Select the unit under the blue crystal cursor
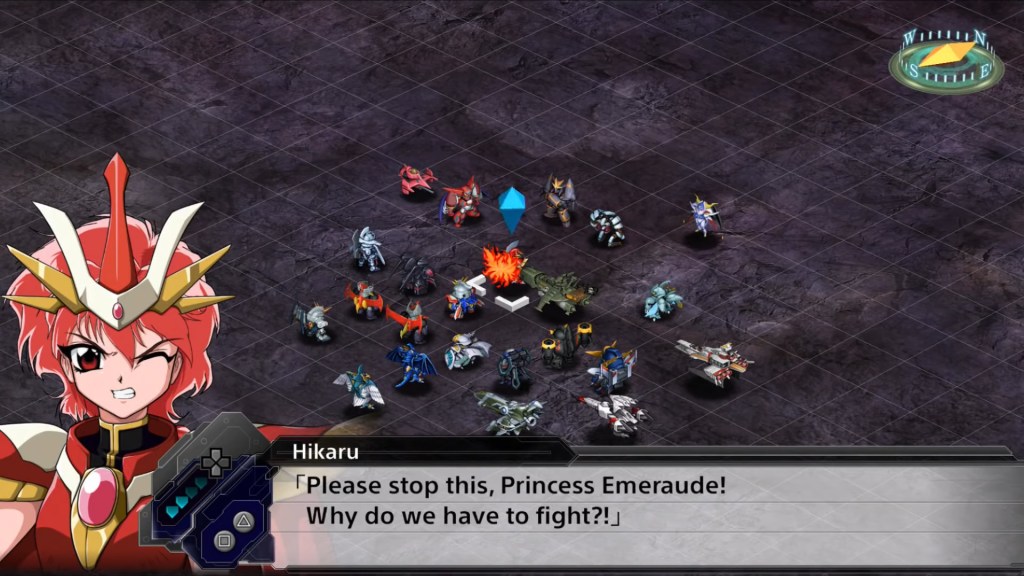Screen dimensions: 1024x576 [504, 266]
